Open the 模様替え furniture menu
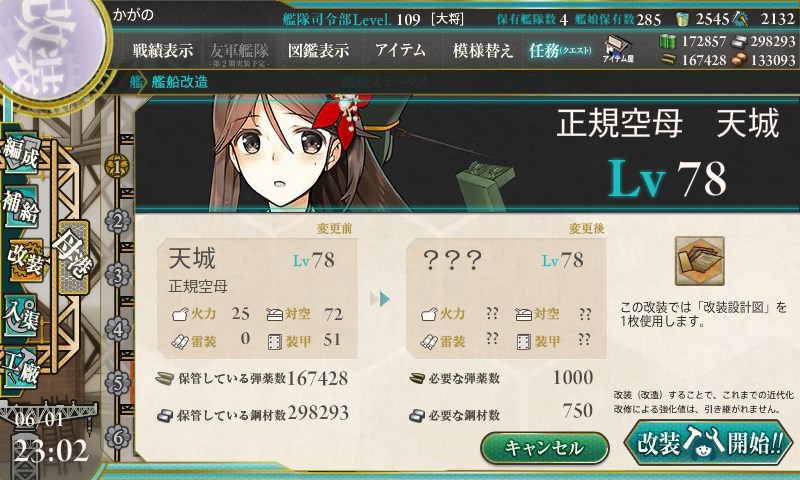This screenshot has width=800, height=480. point(482,50)
